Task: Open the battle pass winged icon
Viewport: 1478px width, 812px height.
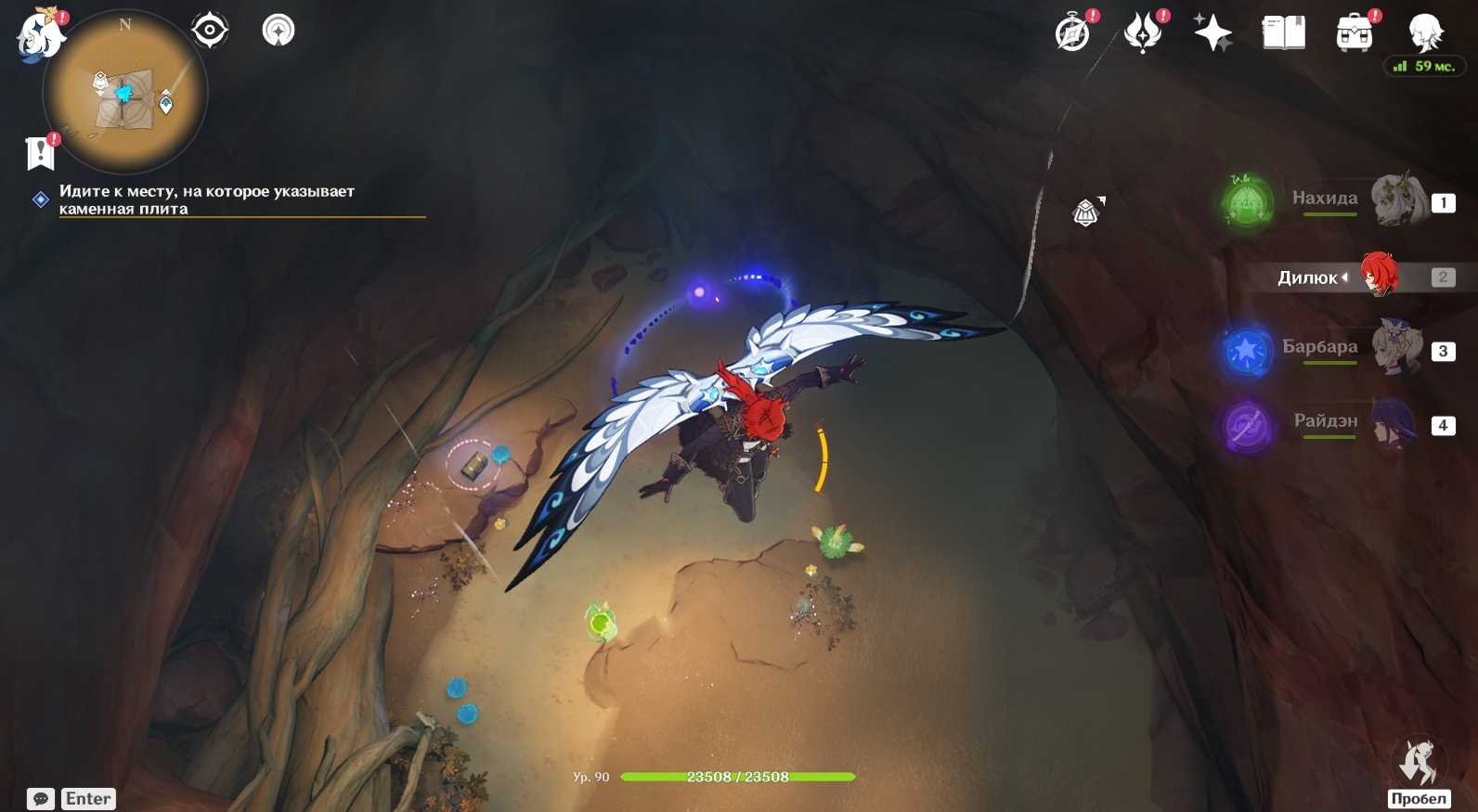Action: click(x=1143, y=33)
